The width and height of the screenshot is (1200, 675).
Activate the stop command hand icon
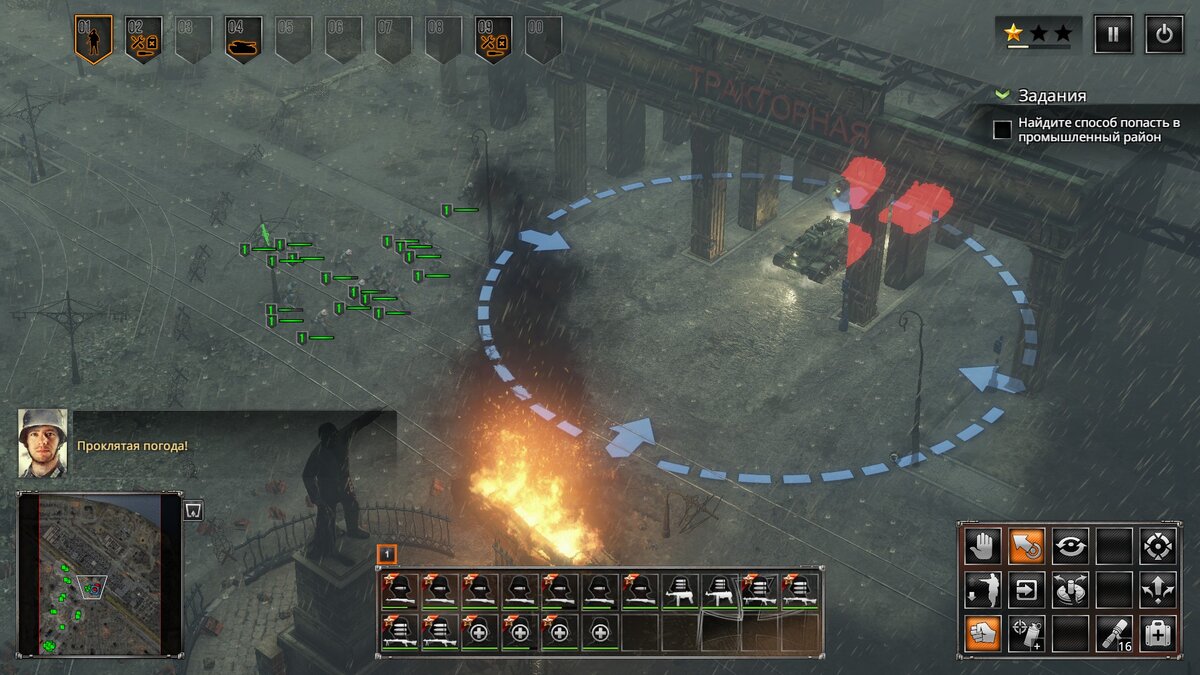[x=983, y=546]
